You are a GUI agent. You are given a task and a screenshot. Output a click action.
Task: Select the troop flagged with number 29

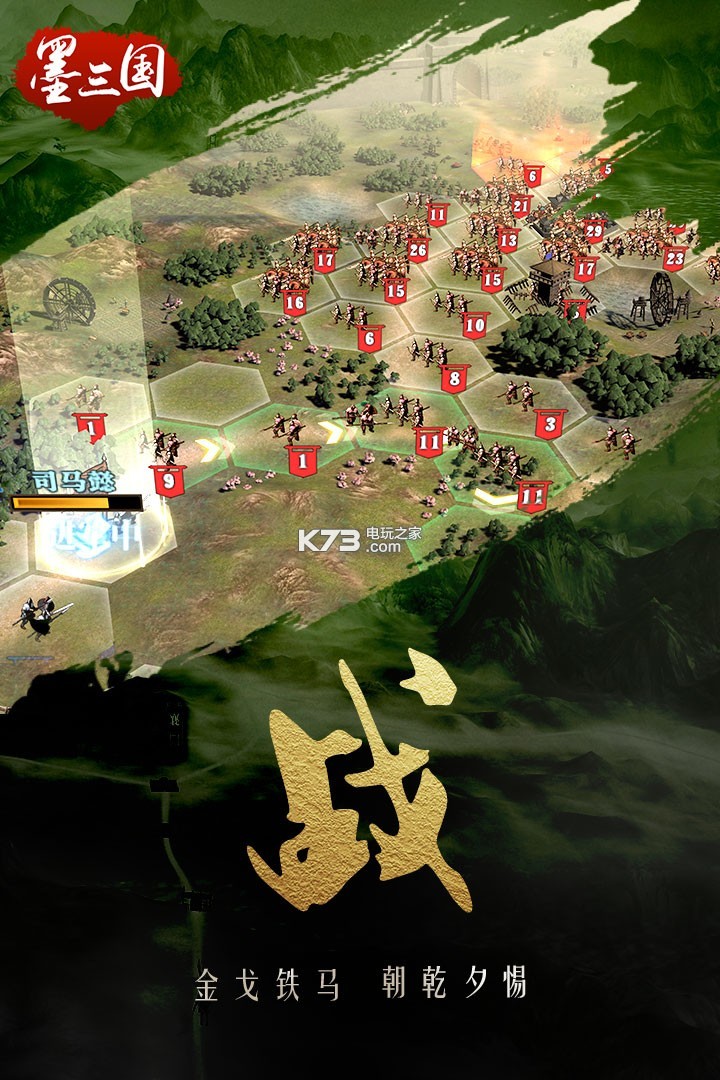[594, 230]
